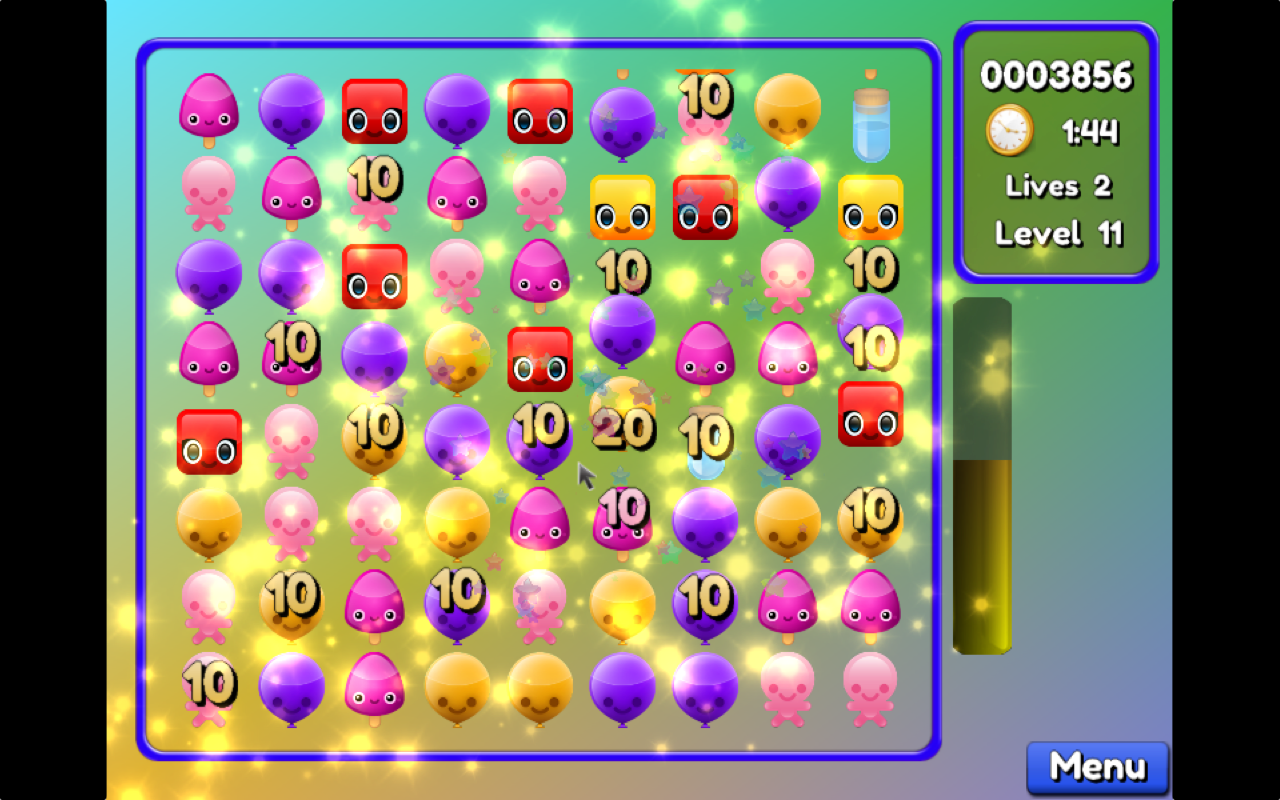Click the Level 11 label
1280x800 pixels.
click(1057, 233)
